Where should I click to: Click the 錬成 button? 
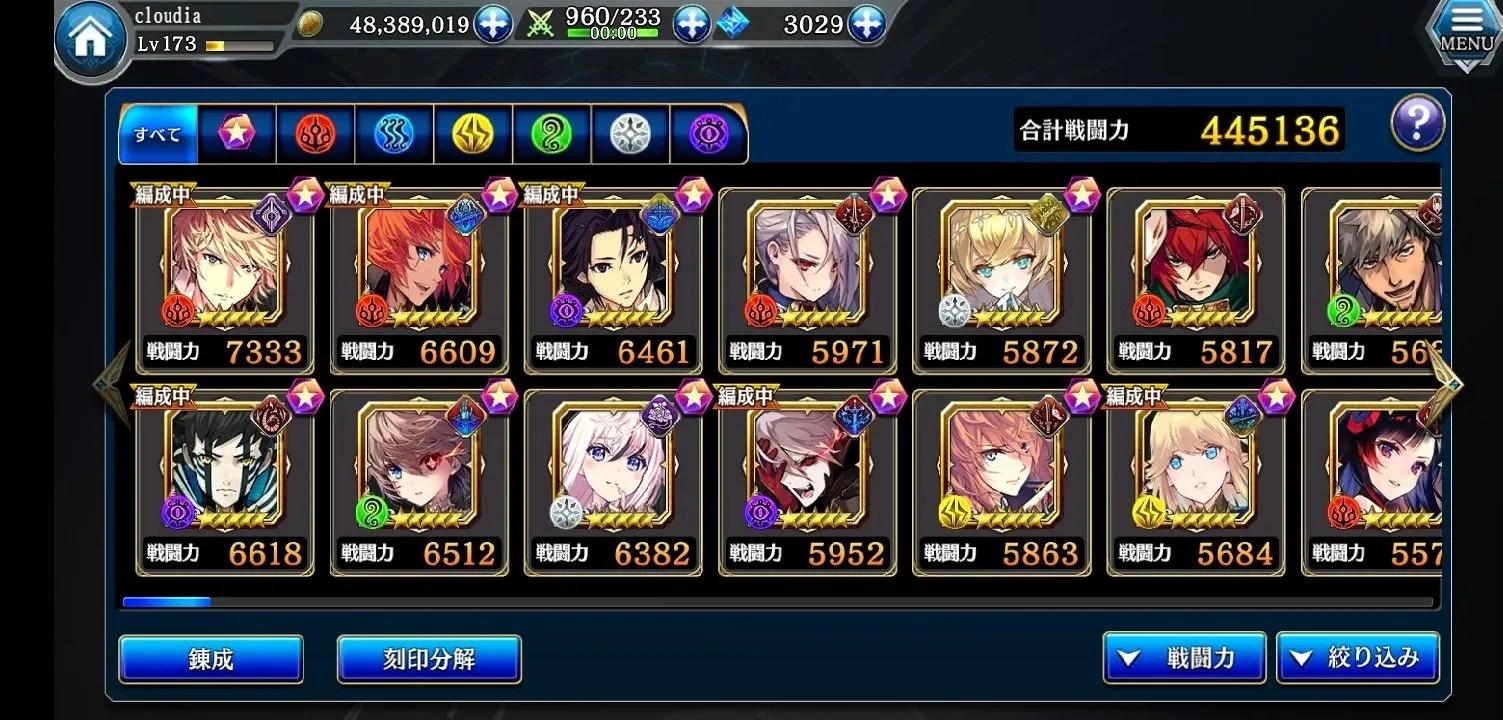[211, 659]
